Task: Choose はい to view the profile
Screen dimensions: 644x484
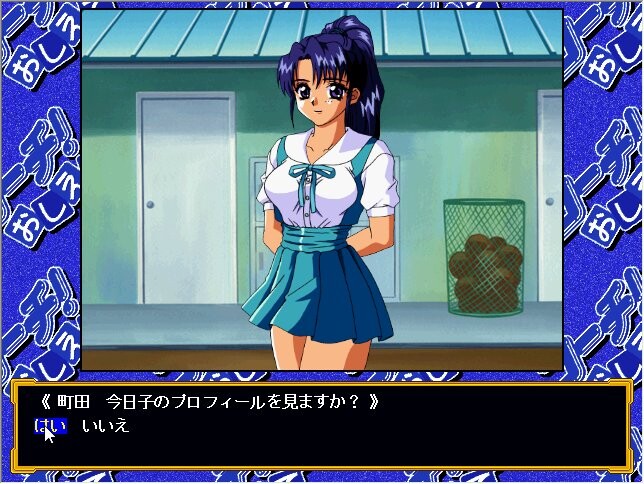Action: coord(51,426)
